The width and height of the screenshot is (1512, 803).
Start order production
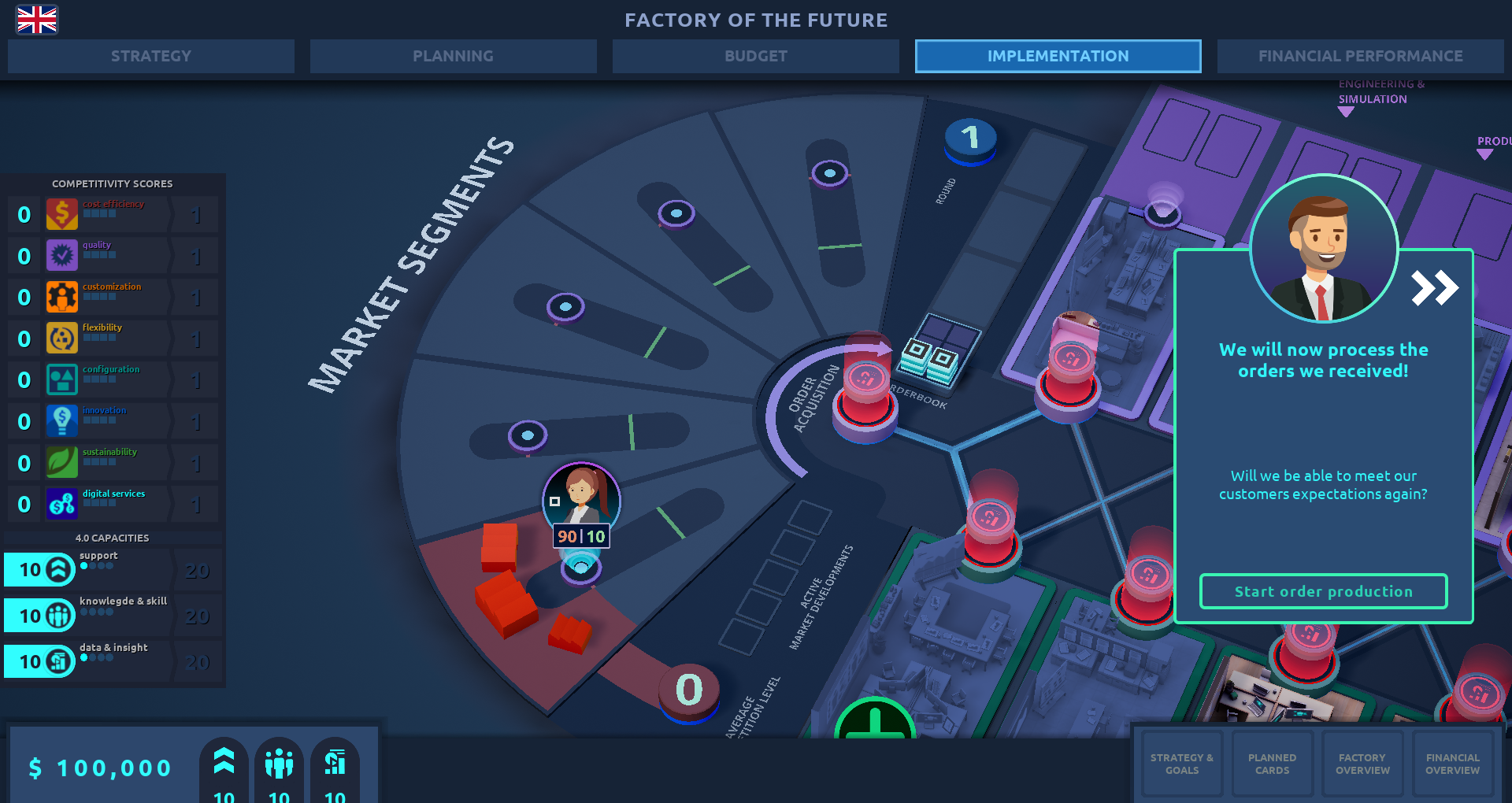click(1323, 591)
